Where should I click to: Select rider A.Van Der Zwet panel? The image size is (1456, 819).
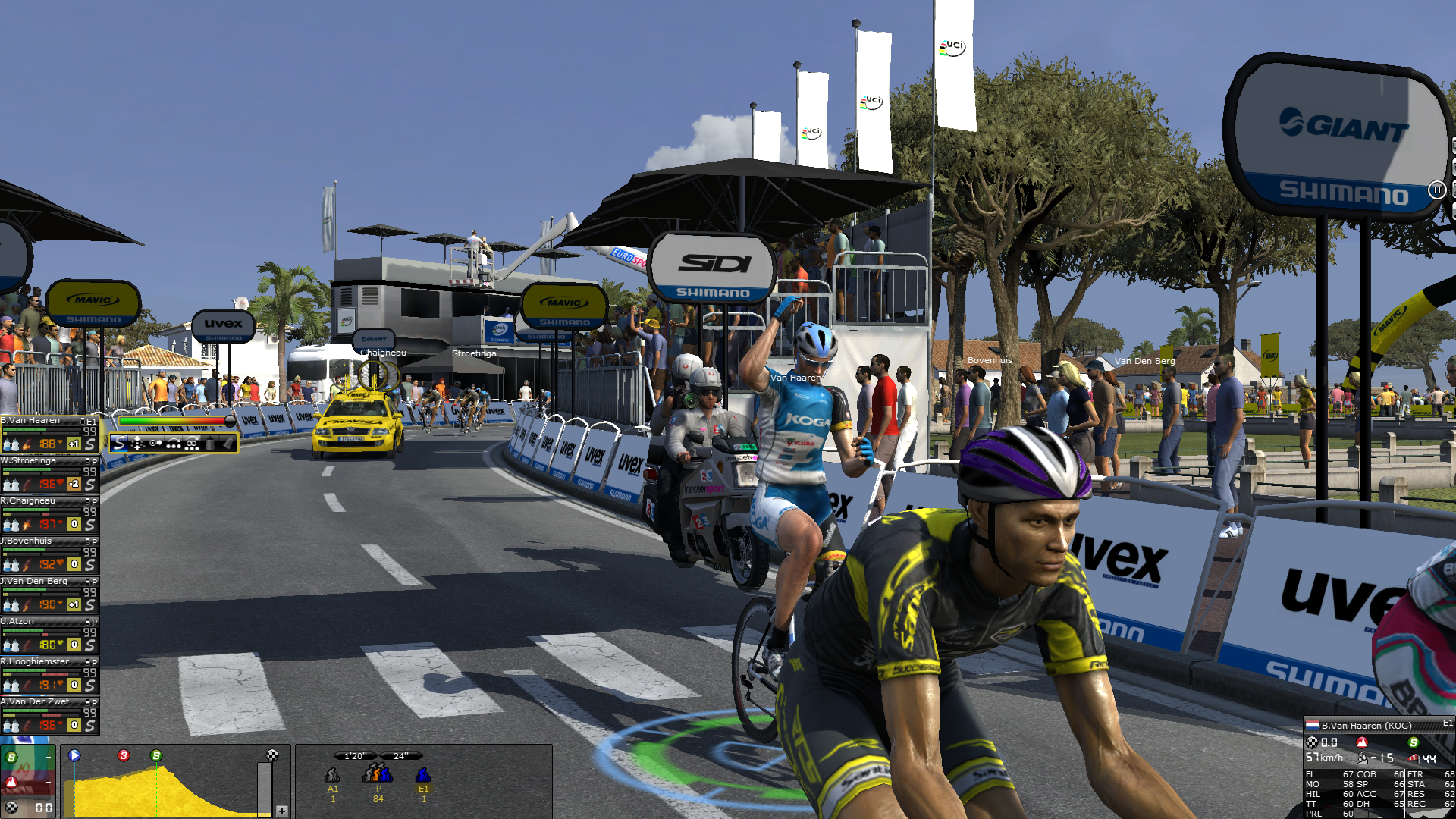pyautogui.click(x=36, y=702)
